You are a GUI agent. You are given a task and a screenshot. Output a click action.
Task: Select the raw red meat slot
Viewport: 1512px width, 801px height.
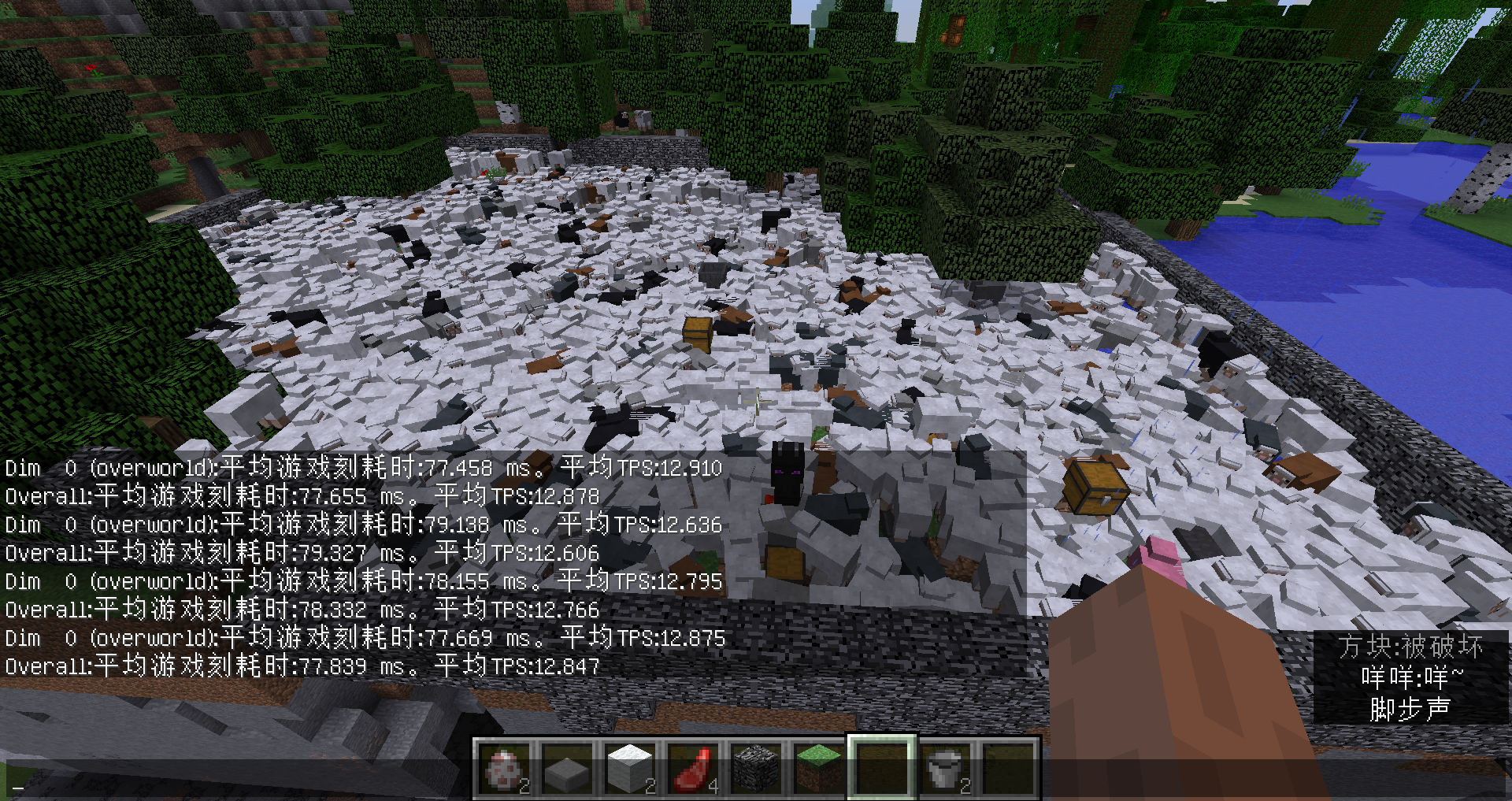[x=693, y=769]
